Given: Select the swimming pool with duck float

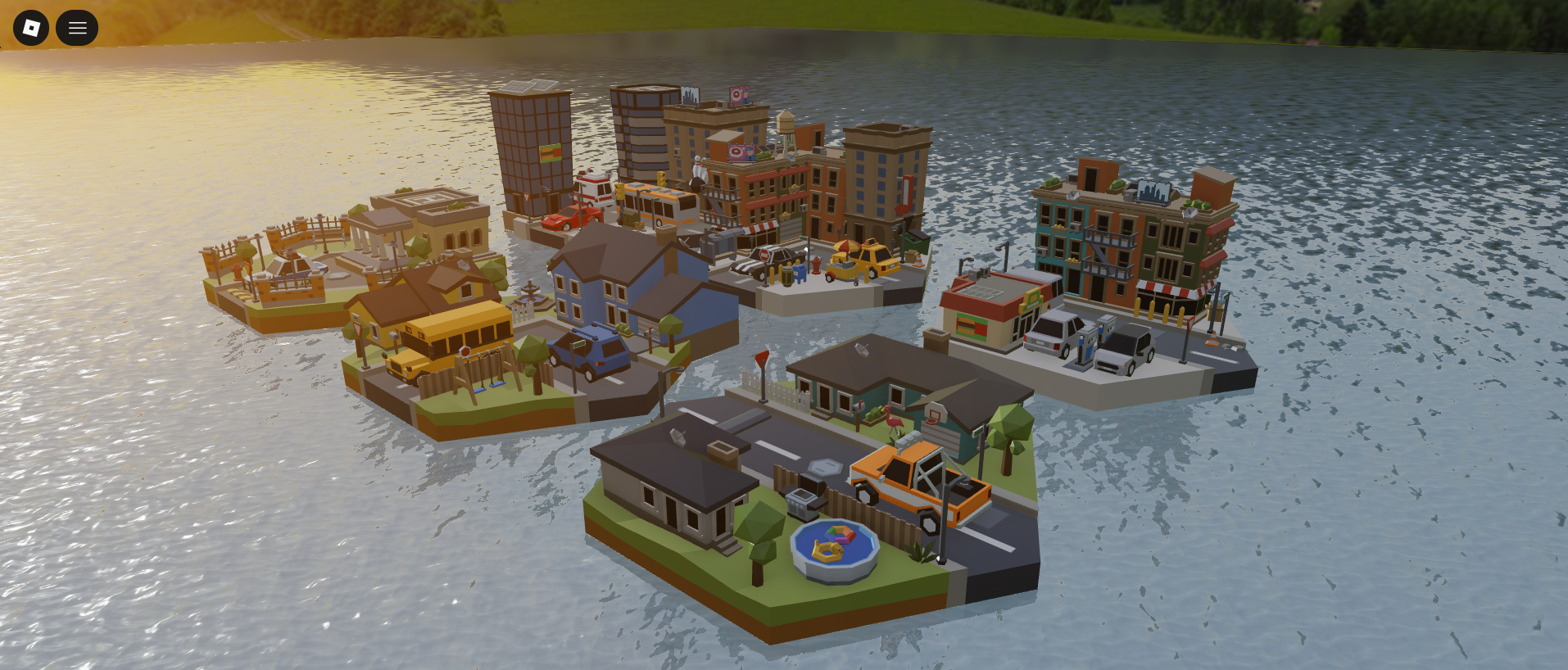Looking at the screenshot, I should [834, 542].
